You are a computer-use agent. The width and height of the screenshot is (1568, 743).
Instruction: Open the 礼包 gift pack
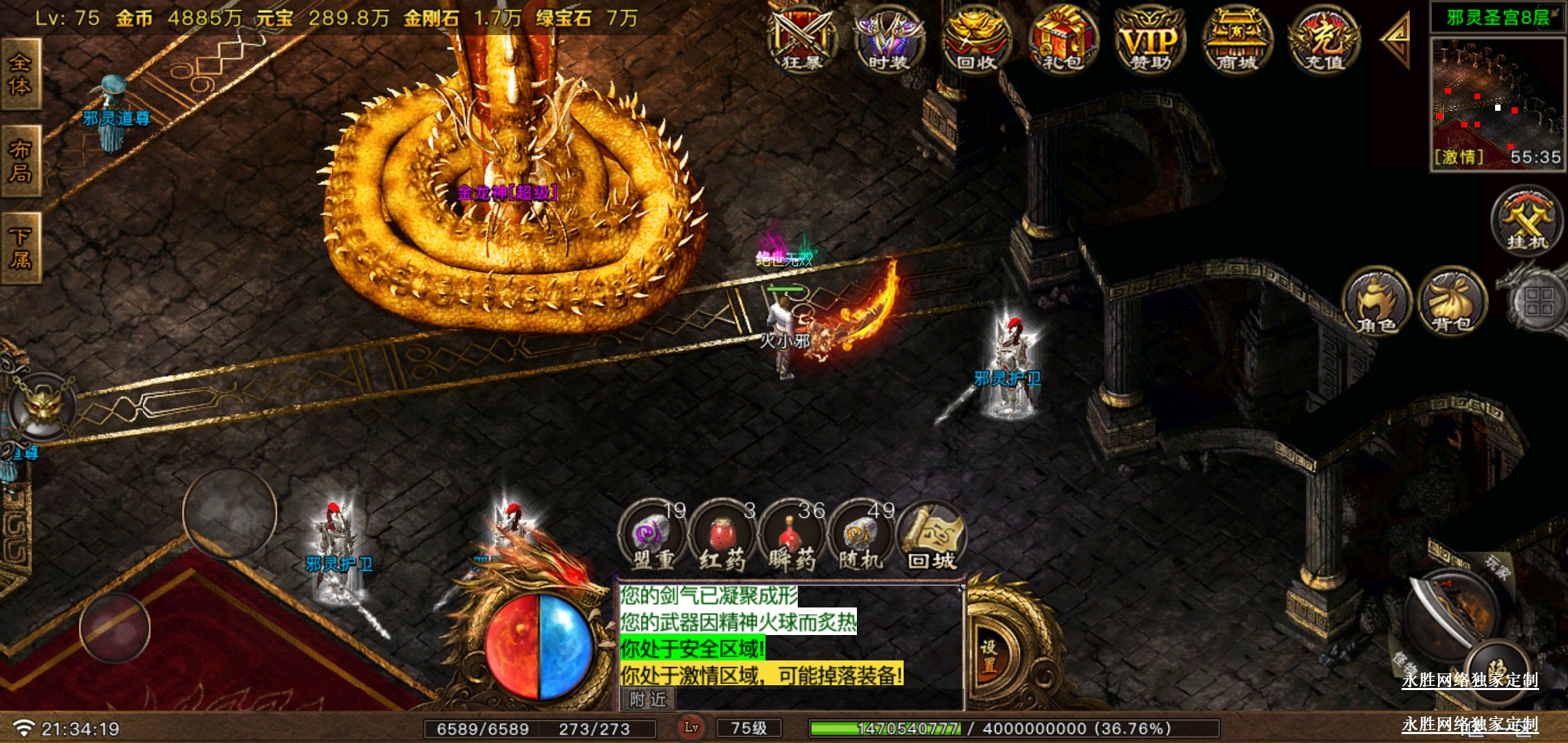(x=1063, y=40)
